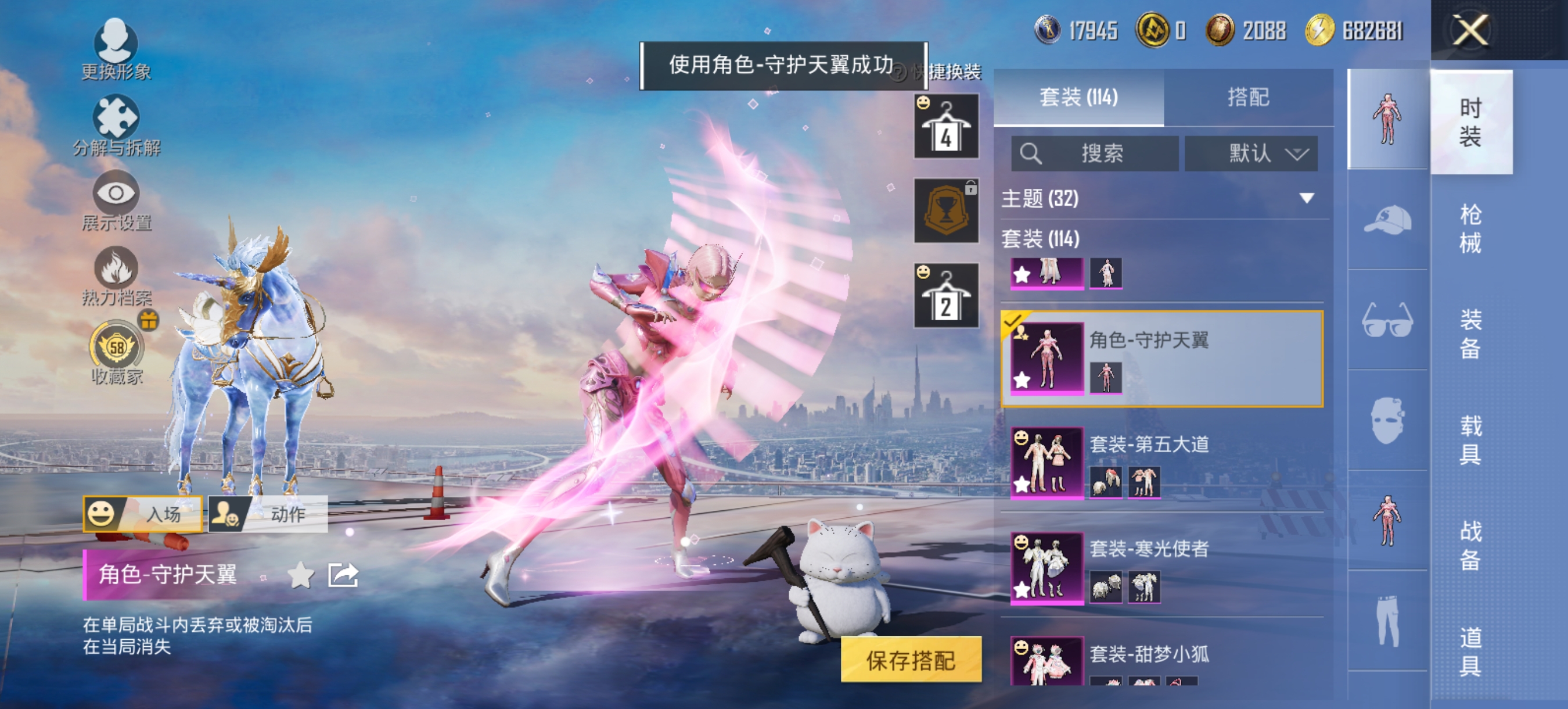
Task: Select the hat category icon in sidebar
Action: point(1389,220)
